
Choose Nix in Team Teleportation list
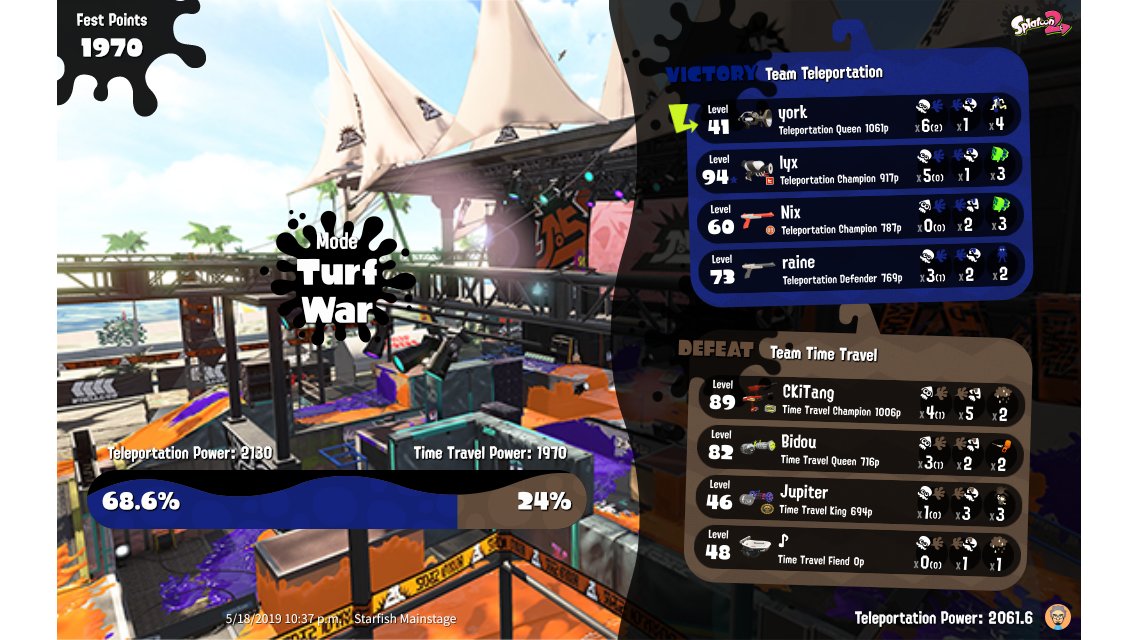pyautogui.click(x=860, y=218)
